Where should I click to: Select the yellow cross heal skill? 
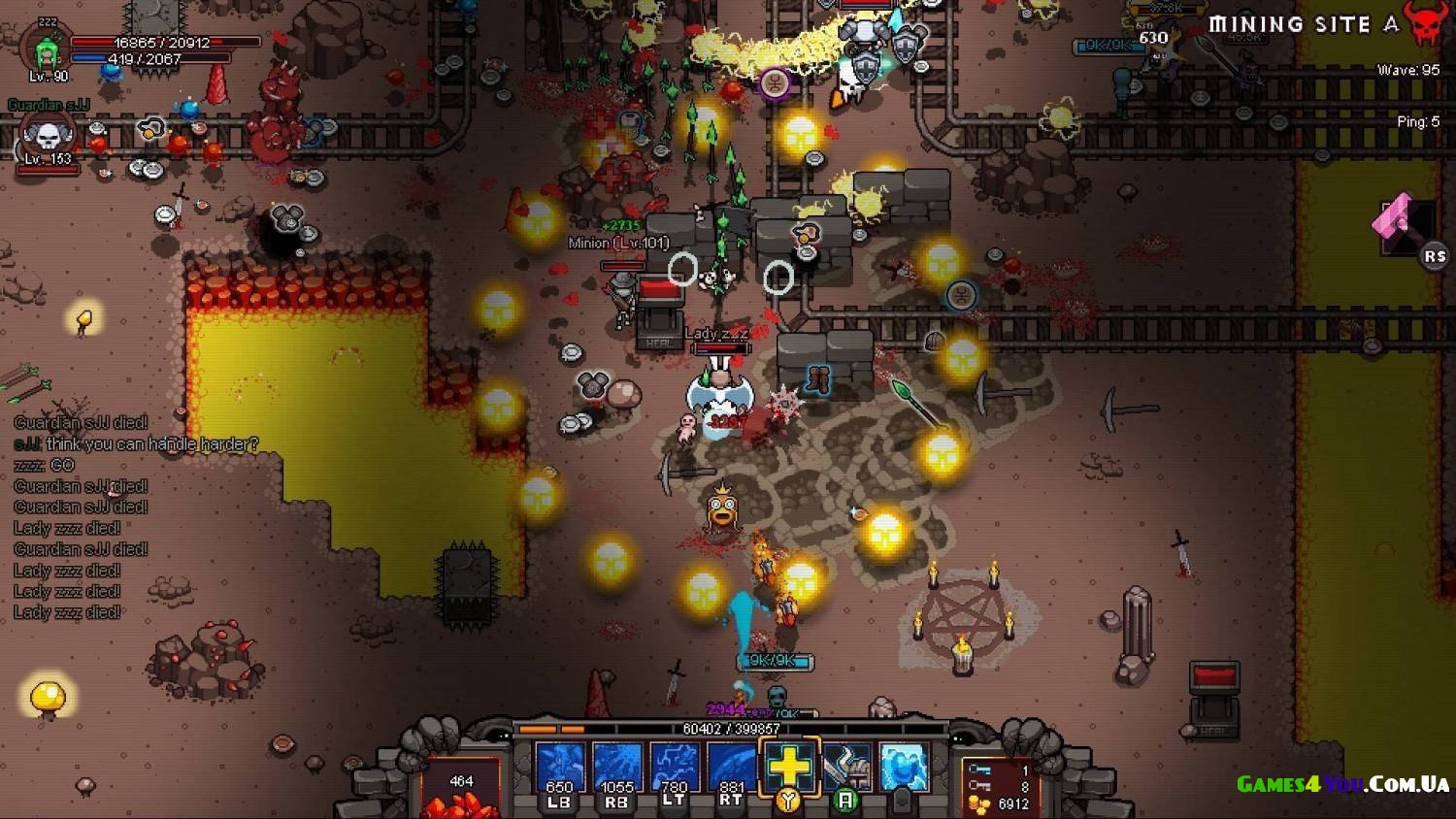click(789, 767)
